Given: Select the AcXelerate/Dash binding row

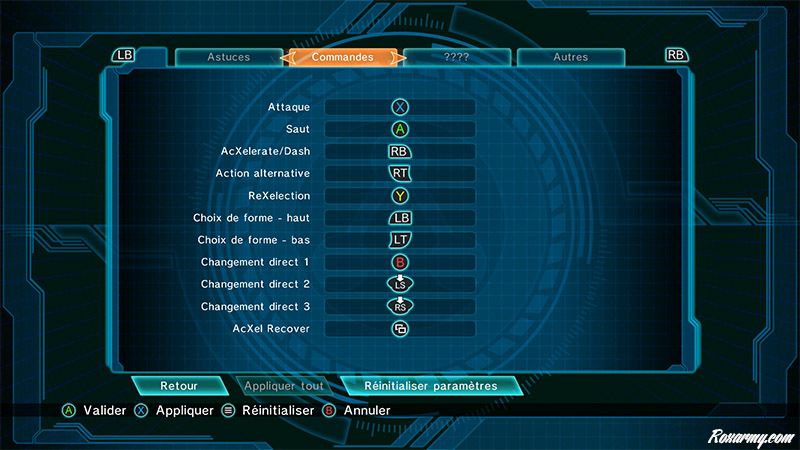Looking at the screenshot, I should (x=400, y=151).
